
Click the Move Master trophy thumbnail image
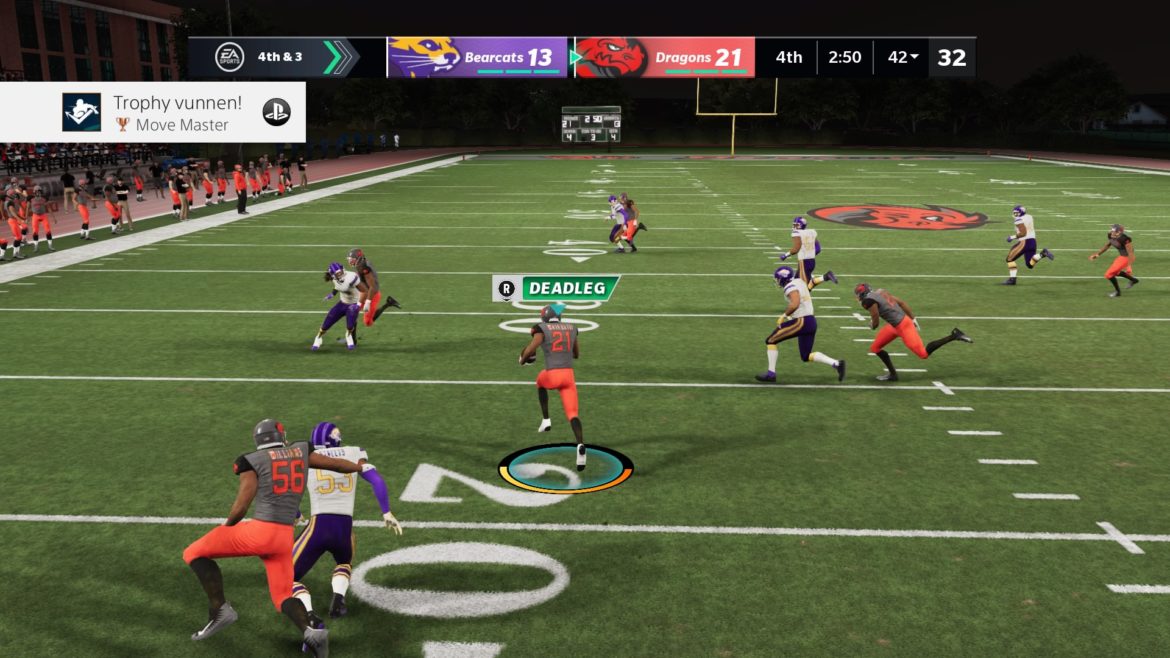pyautogui.click(x=81, y=113)
